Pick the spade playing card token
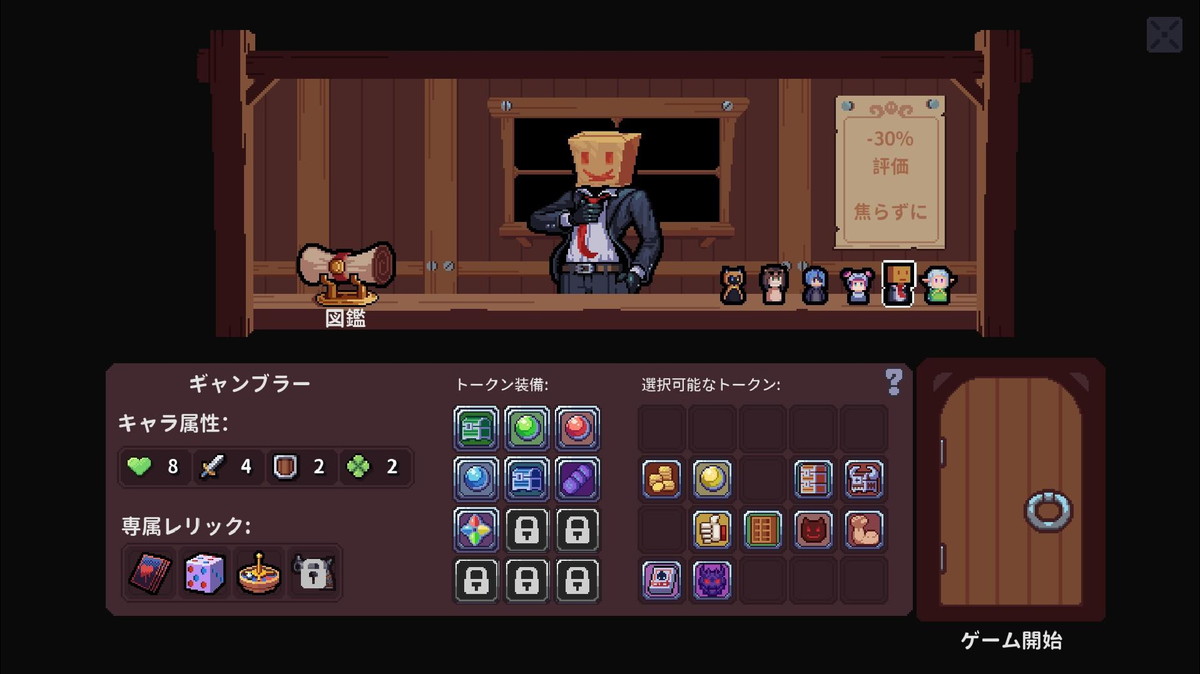Screen dimensions: 1200x674 pyautogui.click(x=662, y=580)
